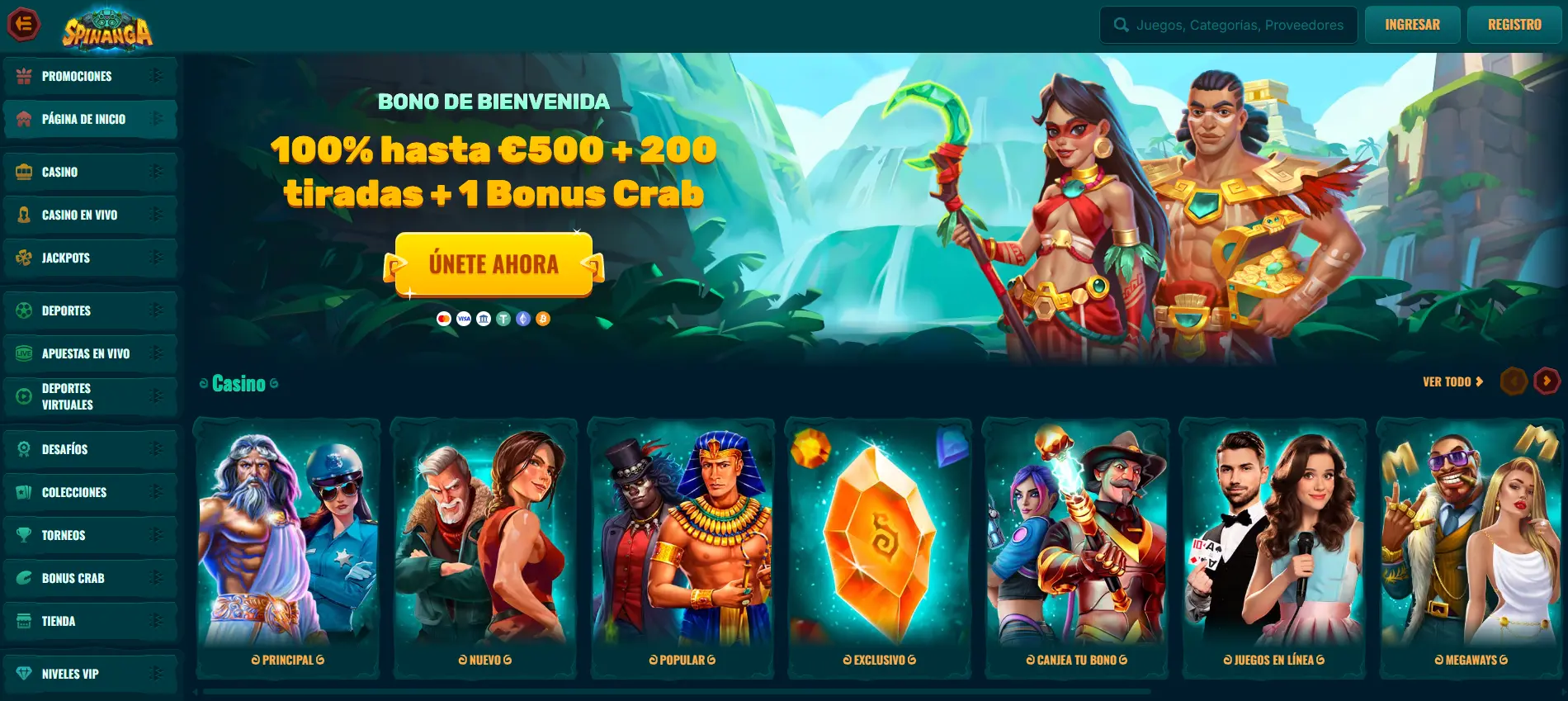The image size is (1568, 701).
Task: Click the Bonus Crab sidebar icon
Action: click(x=23, y=578)
